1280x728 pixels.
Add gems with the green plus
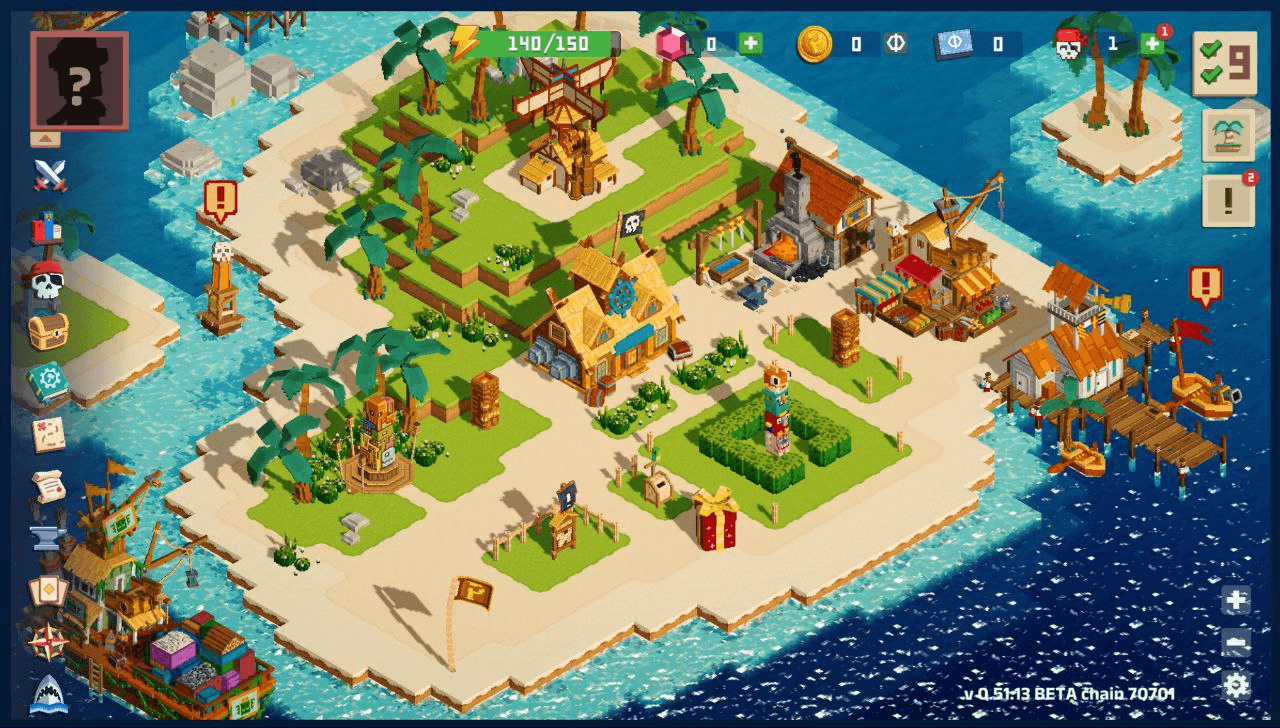tap(751, 44)
